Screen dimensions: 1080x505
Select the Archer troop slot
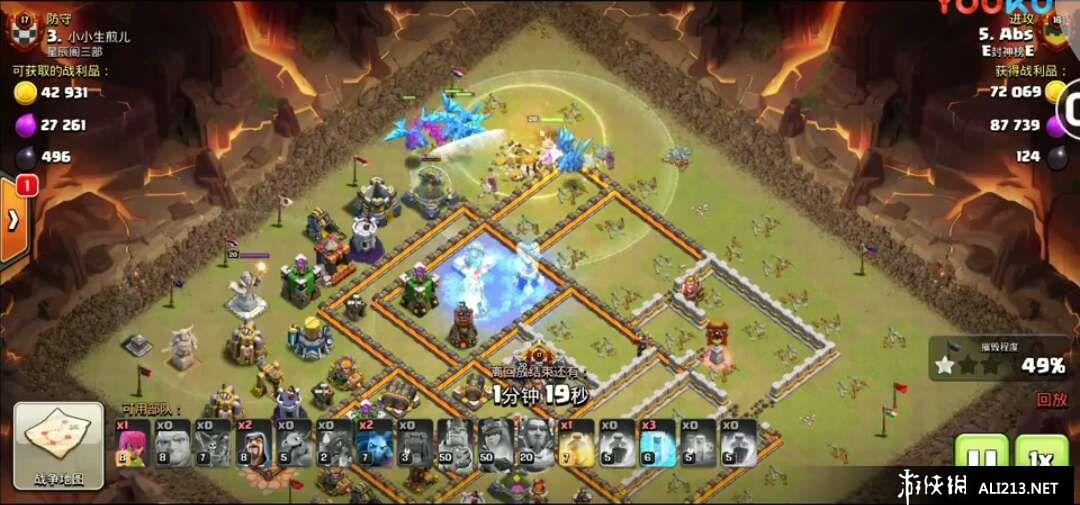[x=135, y=443]
